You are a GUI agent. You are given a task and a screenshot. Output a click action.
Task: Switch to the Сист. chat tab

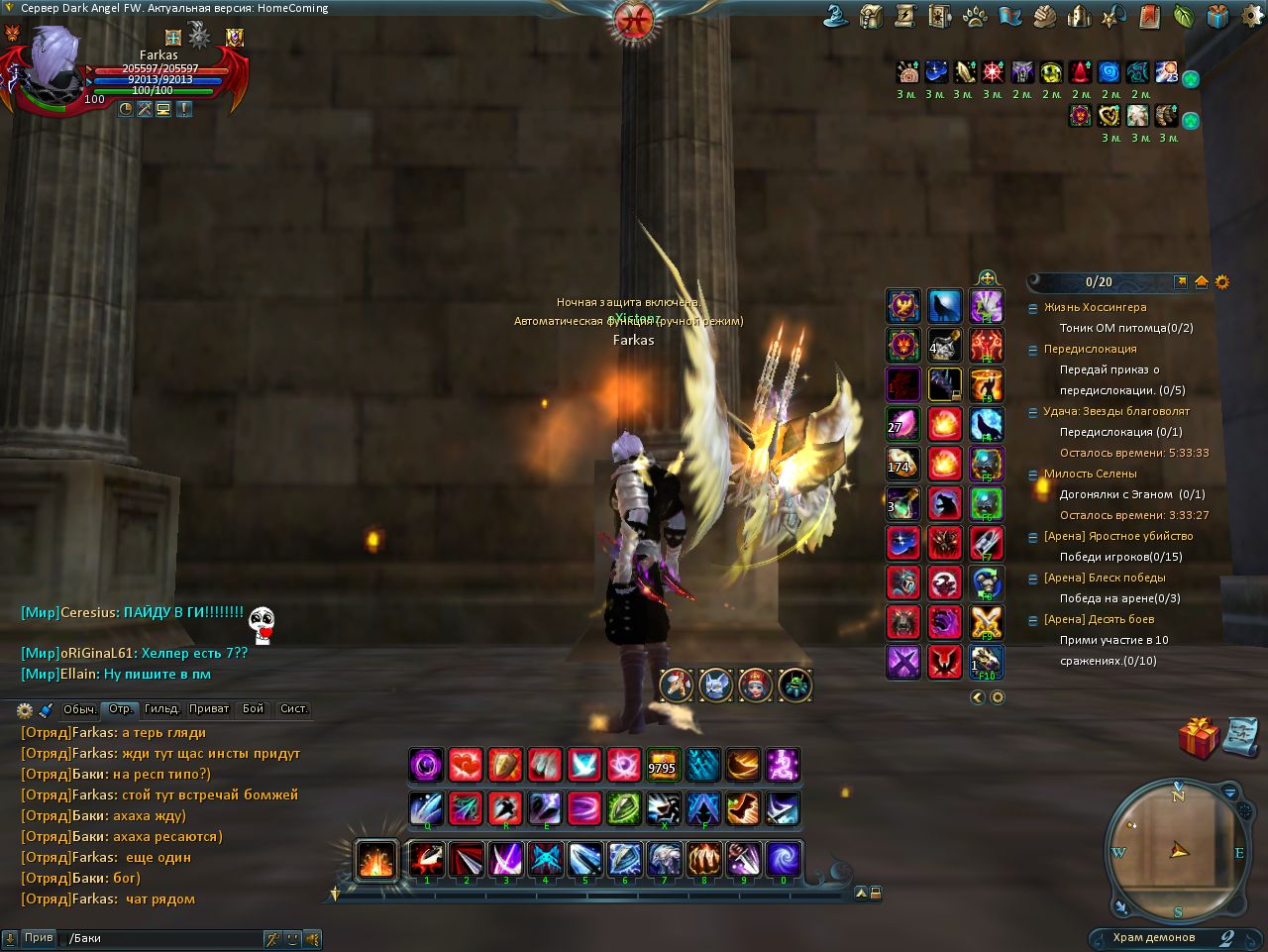coord(294,709)
